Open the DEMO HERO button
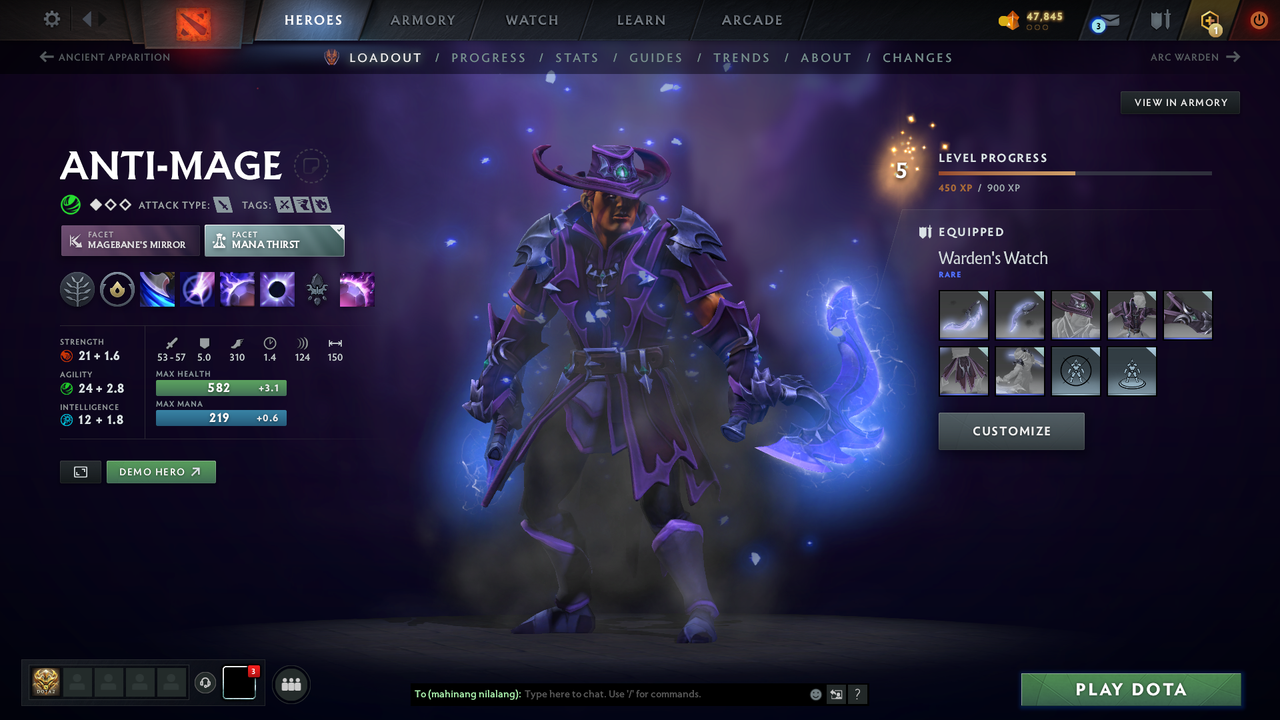This screenshot has height=720, width=1280. pyautogui.click(x=160, y=471)
